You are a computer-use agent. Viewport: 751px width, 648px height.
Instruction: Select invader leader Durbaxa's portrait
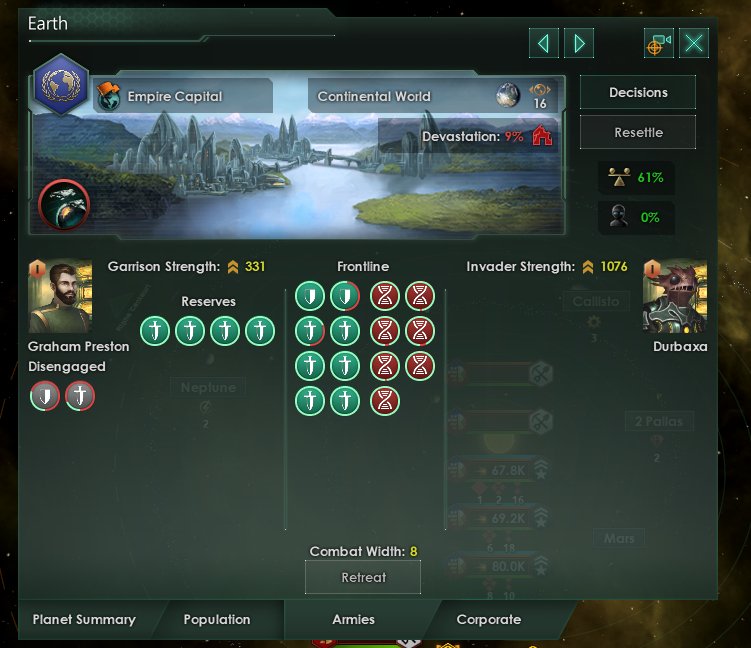[674, 297]
